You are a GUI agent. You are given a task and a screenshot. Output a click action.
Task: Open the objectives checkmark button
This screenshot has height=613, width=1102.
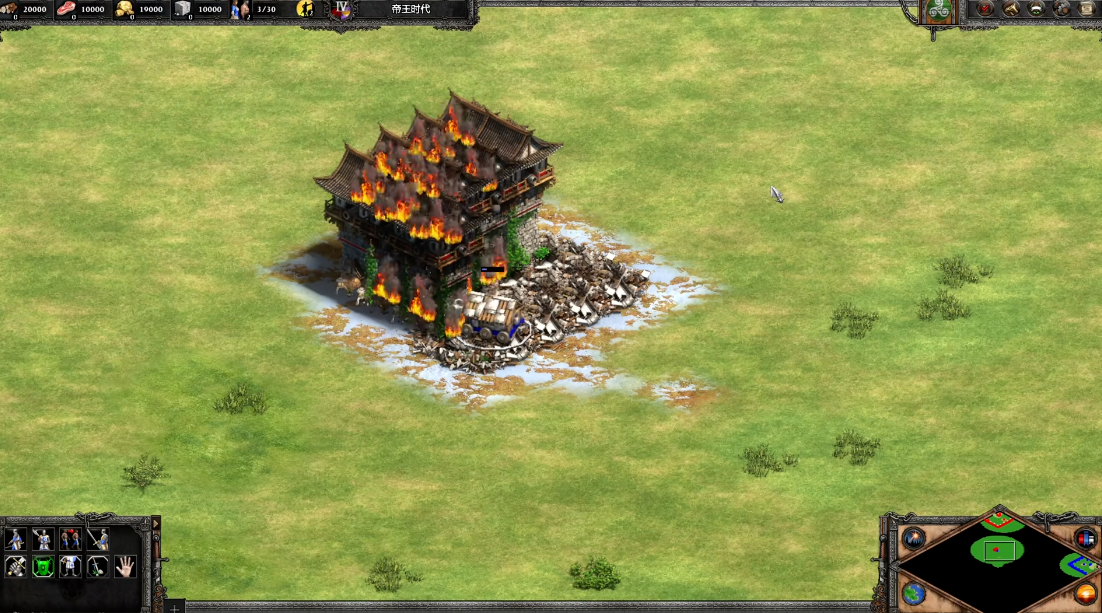click(985, 9)
